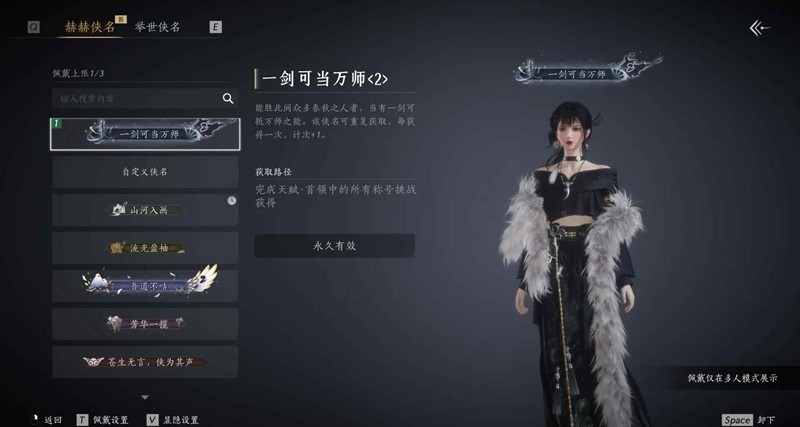The width and height of the screenshot is (800, 427).
Task: Focus the title search input field
Action: click(x=135, y=98)
